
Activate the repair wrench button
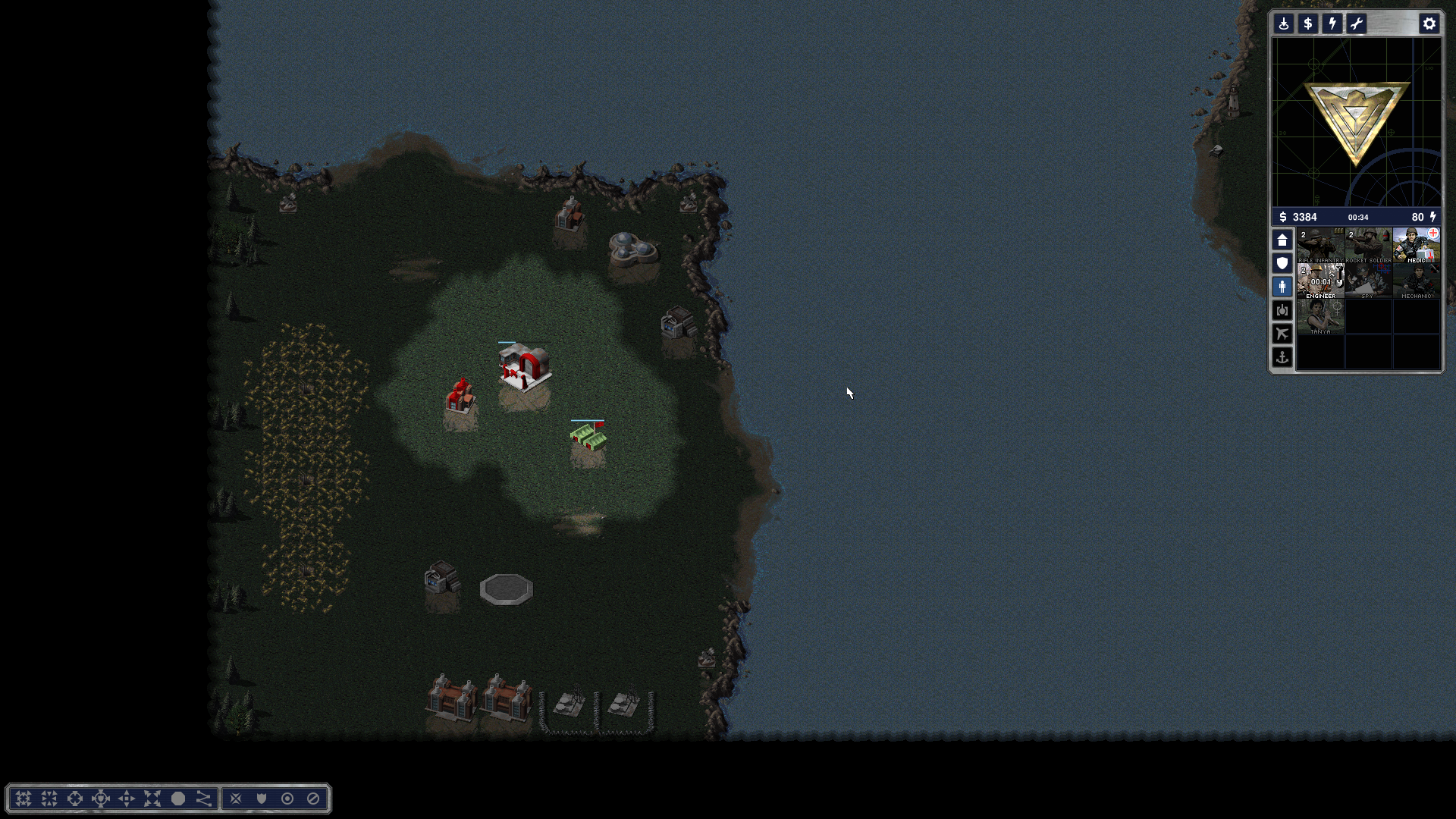(1356, 24)
